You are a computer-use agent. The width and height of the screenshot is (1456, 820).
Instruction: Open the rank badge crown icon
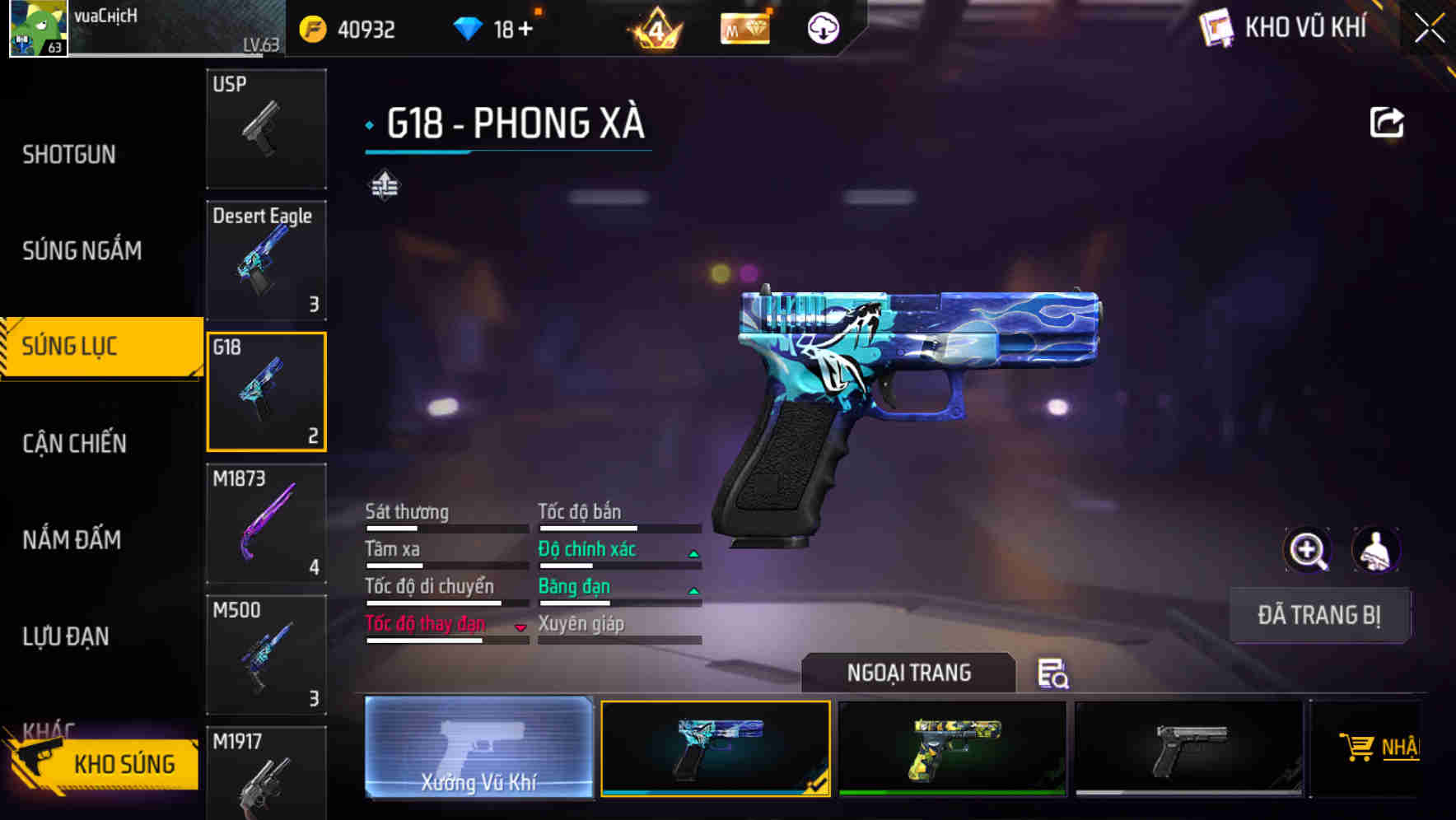coord(656,27)
